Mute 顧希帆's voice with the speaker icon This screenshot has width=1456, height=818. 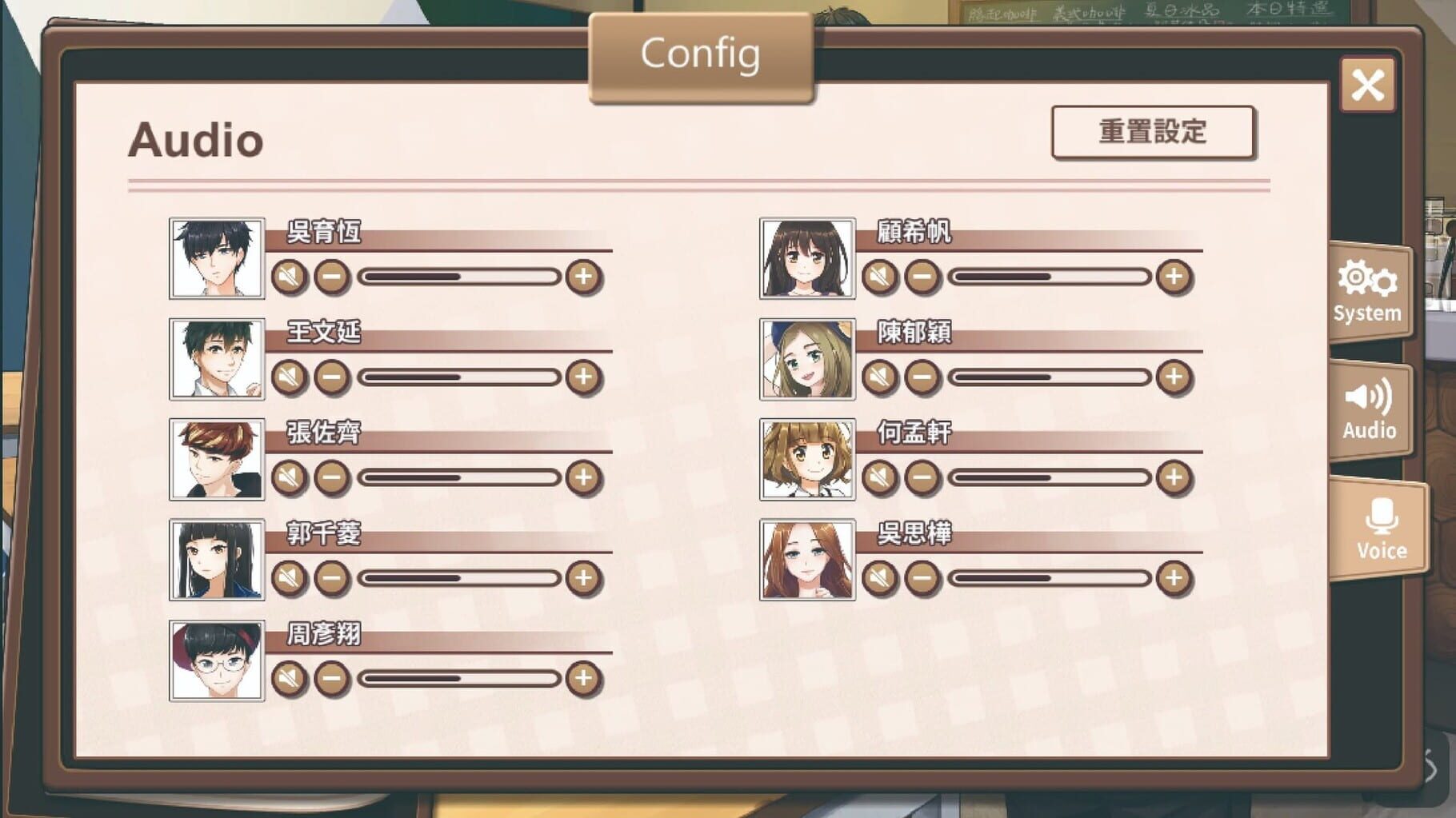[880, 276]
